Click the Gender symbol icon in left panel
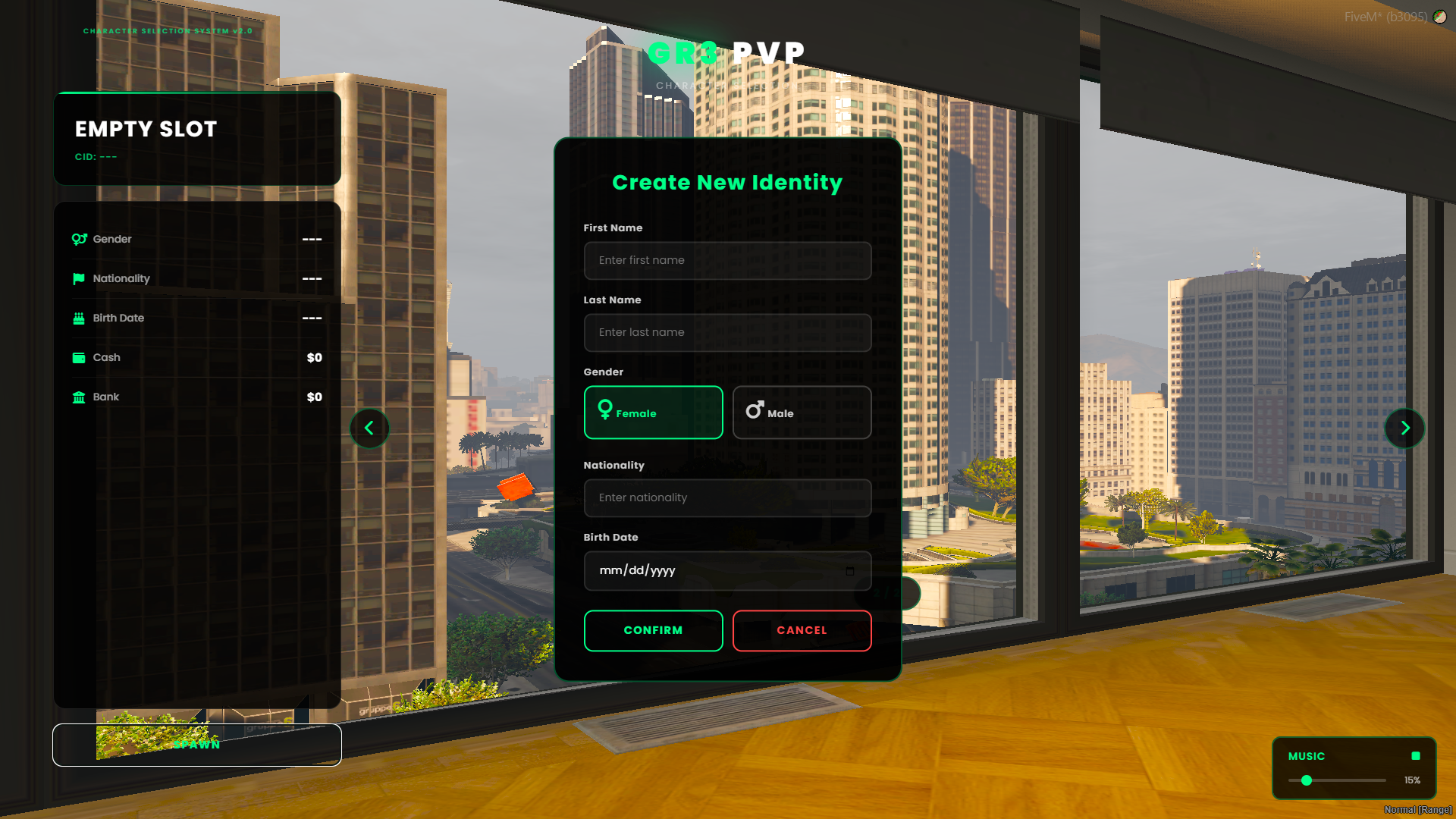The image size is (1456, 819). pyautogui.click(x=79, y=239)
